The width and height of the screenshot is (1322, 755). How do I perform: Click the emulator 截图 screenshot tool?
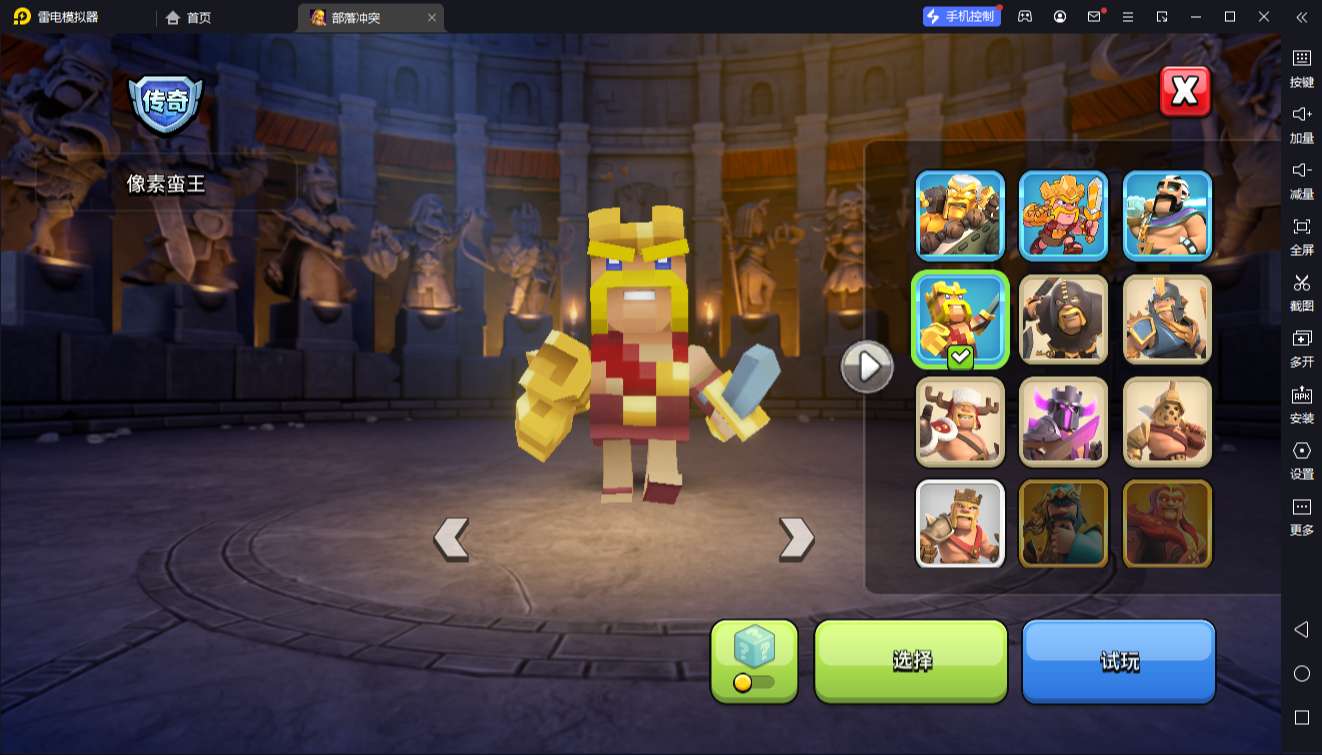pos(1301,292)
